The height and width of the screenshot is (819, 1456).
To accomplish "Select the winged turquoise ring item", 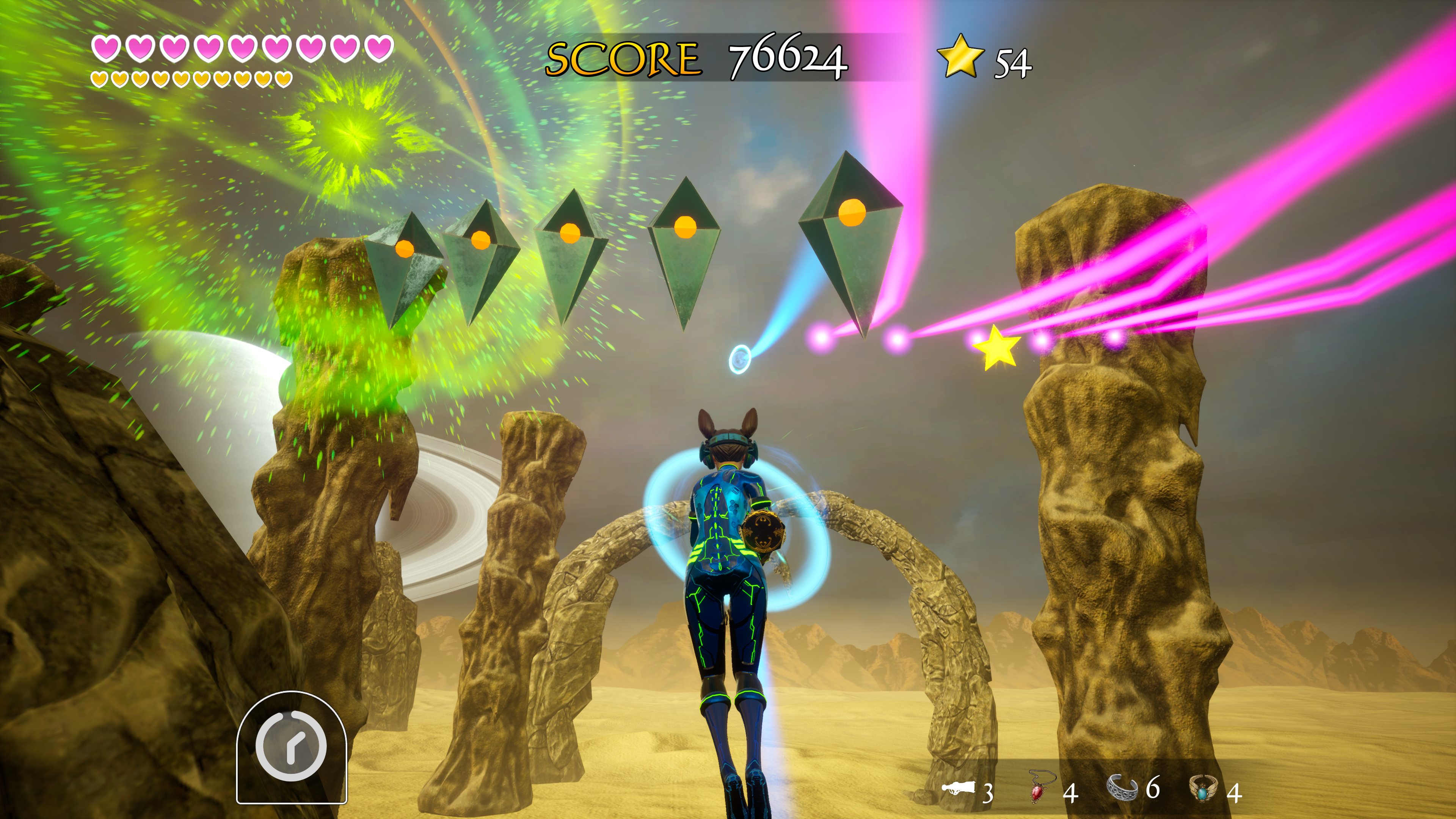I will (1202, 788).
